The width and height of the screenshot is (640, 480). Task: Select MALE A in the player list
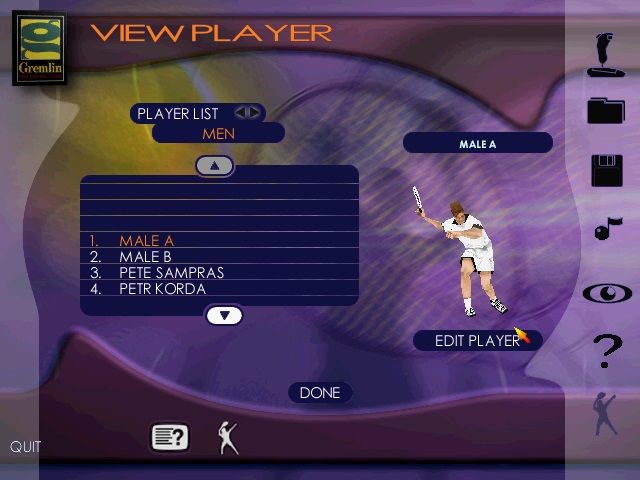tap(146, 241)
